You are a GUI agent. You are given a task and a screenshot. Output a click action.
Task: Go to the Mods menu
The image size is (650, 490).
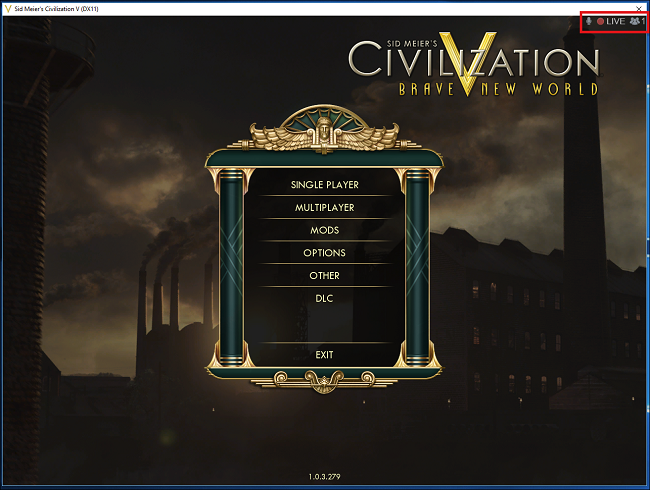[x=324, y=231]
